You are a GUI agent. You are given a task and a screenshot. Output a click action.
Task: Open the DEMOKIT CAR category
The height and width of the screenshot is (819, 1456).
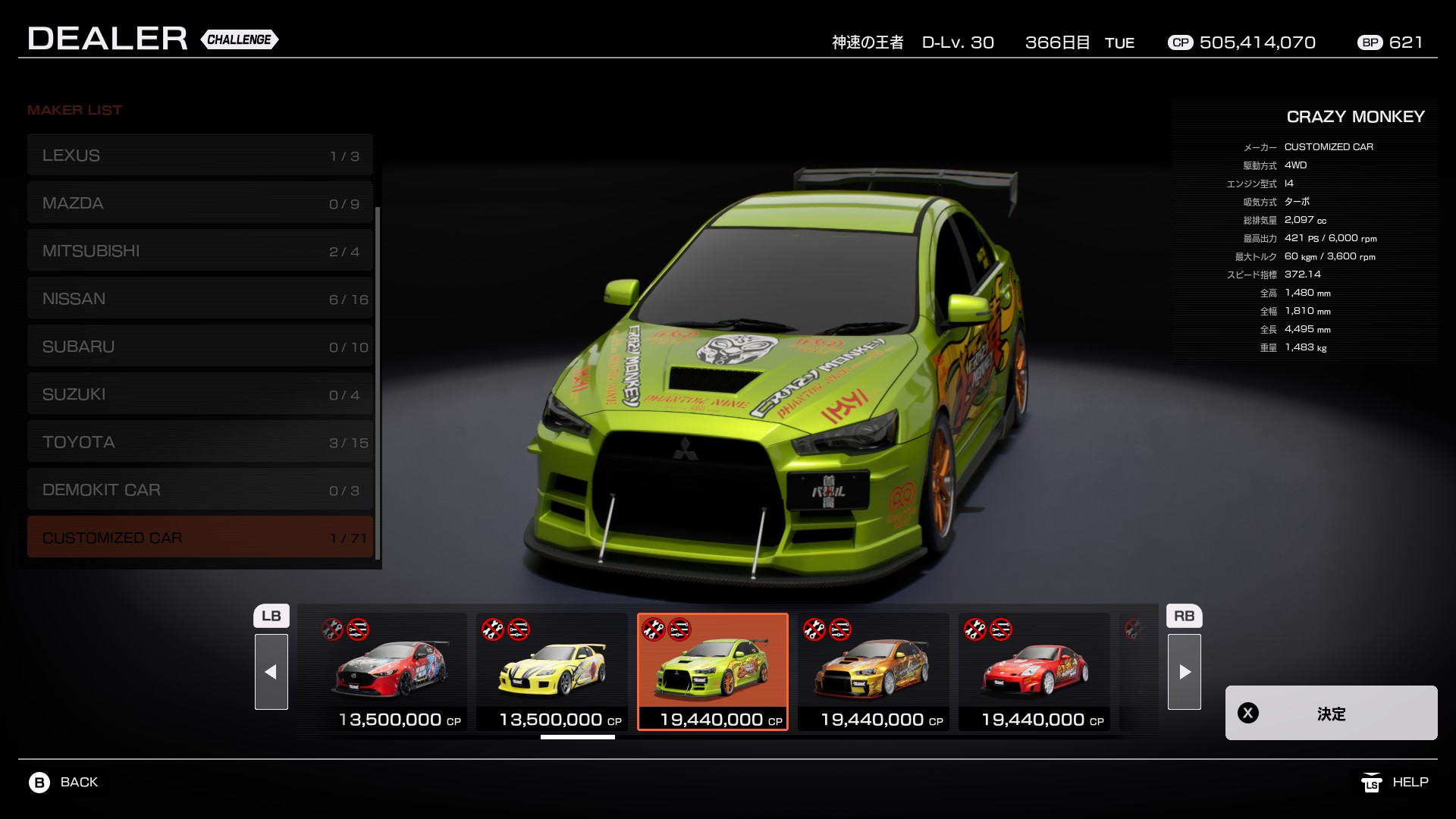click(x=199, y=490)
